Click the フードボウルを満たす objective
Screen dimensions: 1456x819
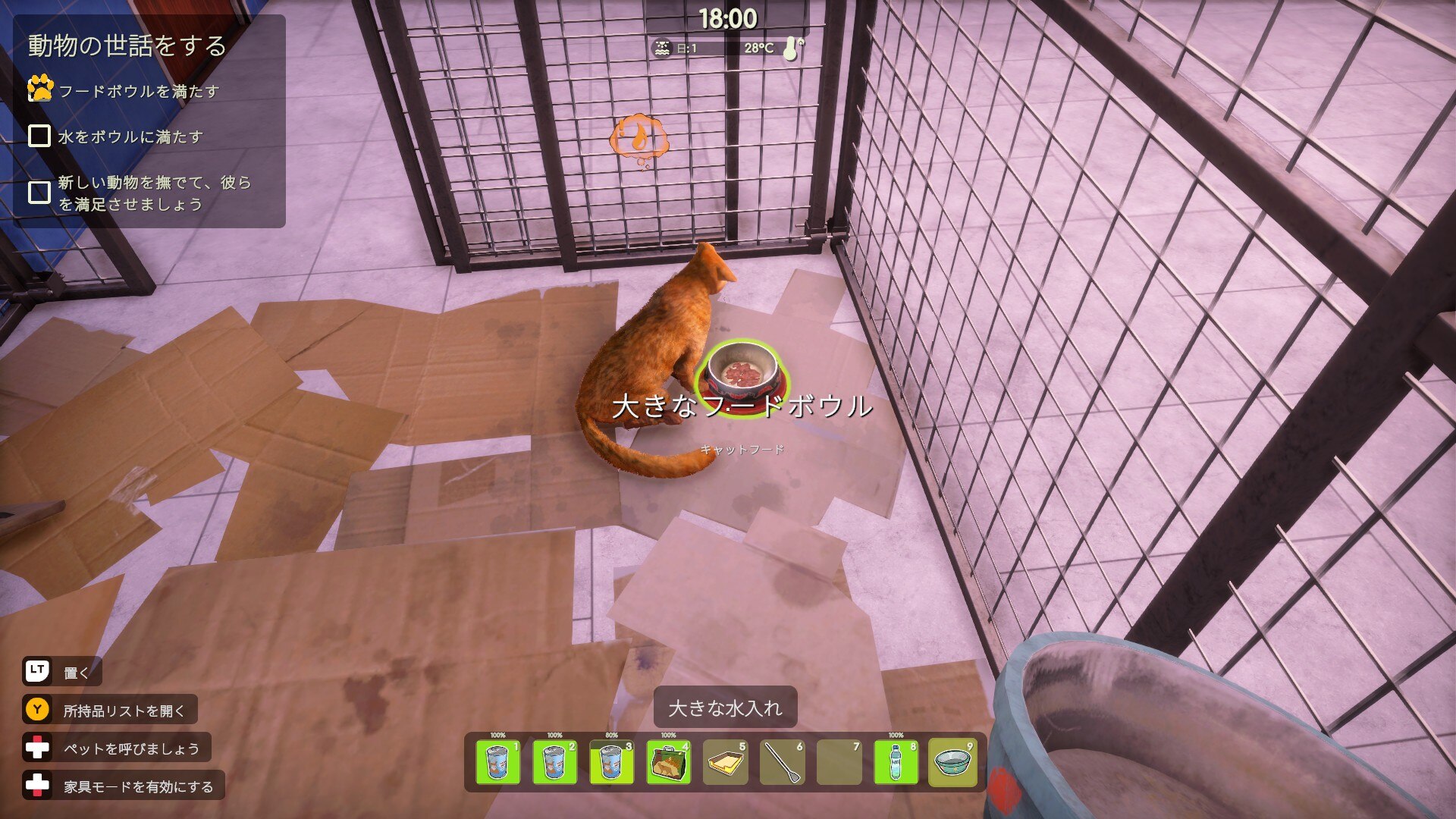point(139,92)
